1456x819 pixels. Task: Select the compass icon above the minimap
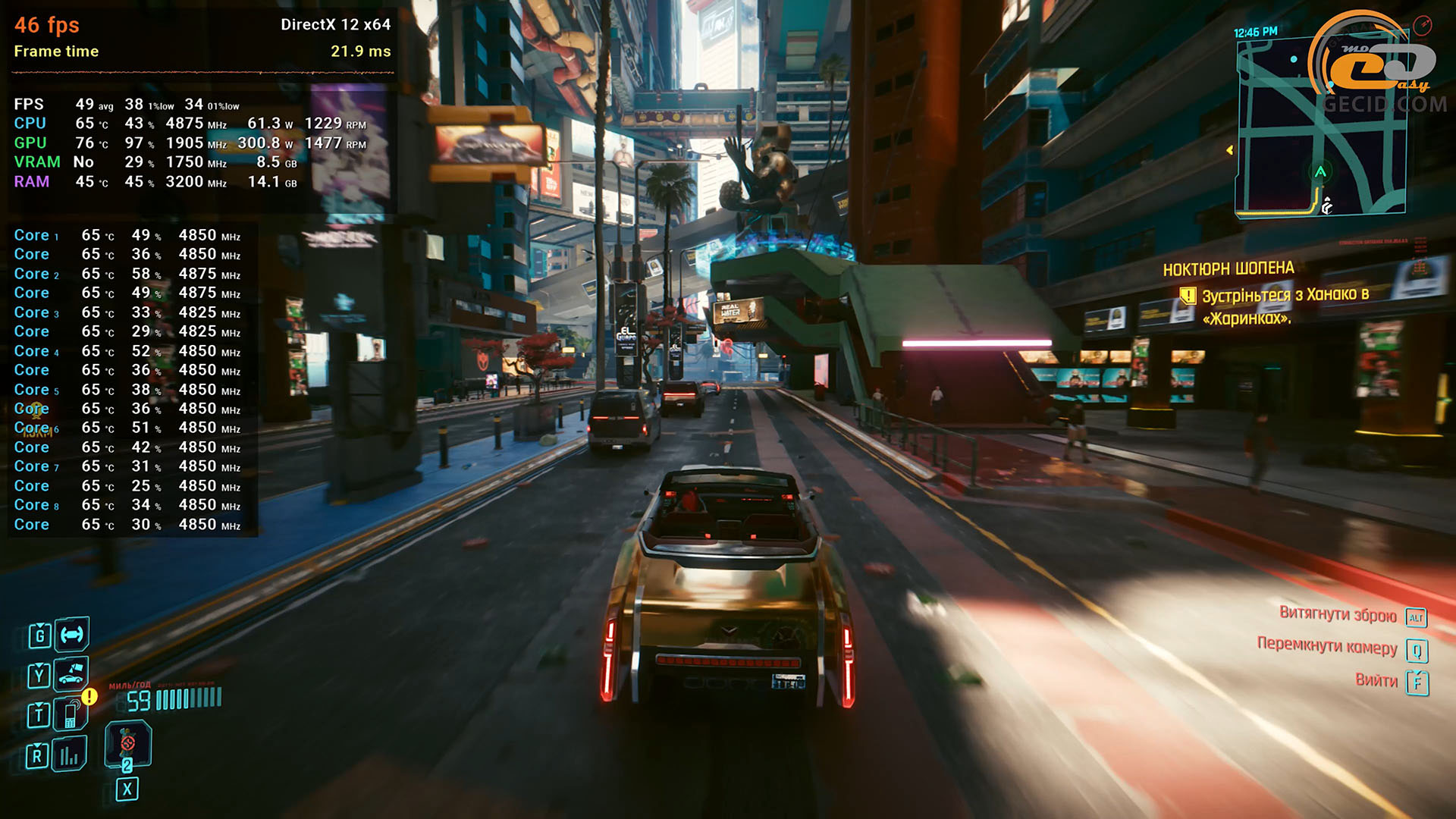click(x=1422, y=25)
